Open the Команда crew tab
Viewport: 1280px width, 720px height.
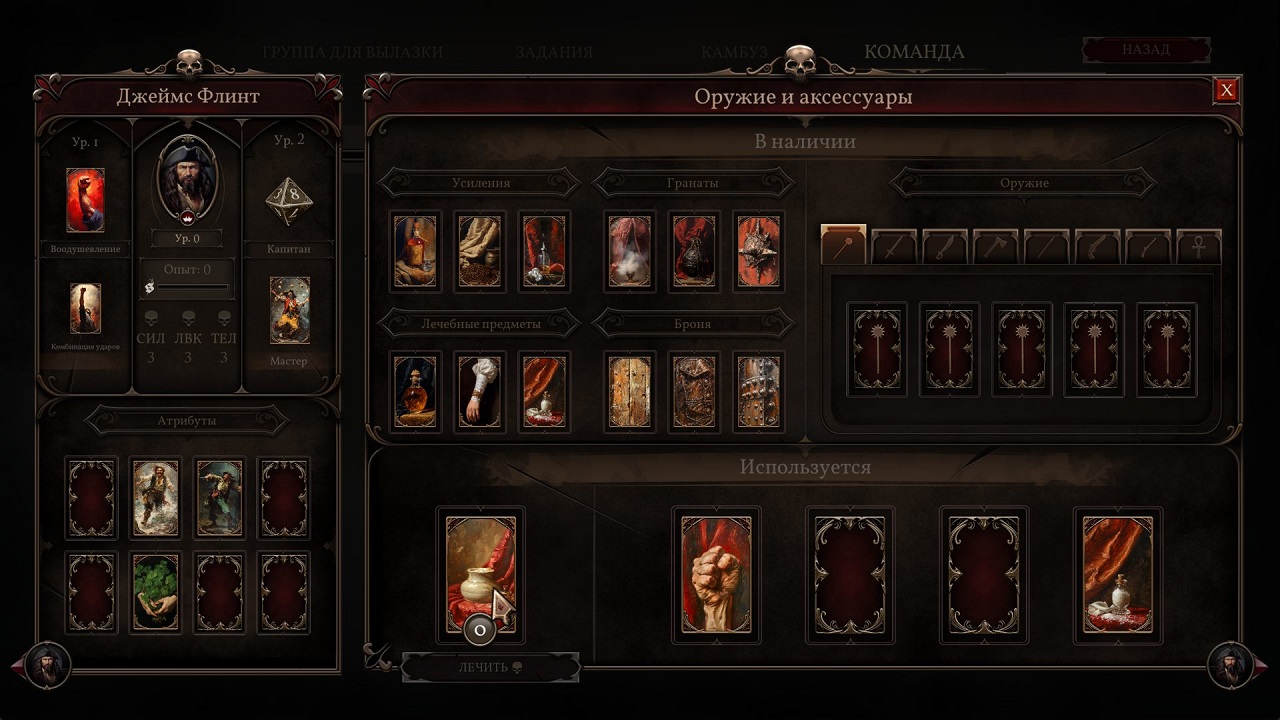click(914, 52)
